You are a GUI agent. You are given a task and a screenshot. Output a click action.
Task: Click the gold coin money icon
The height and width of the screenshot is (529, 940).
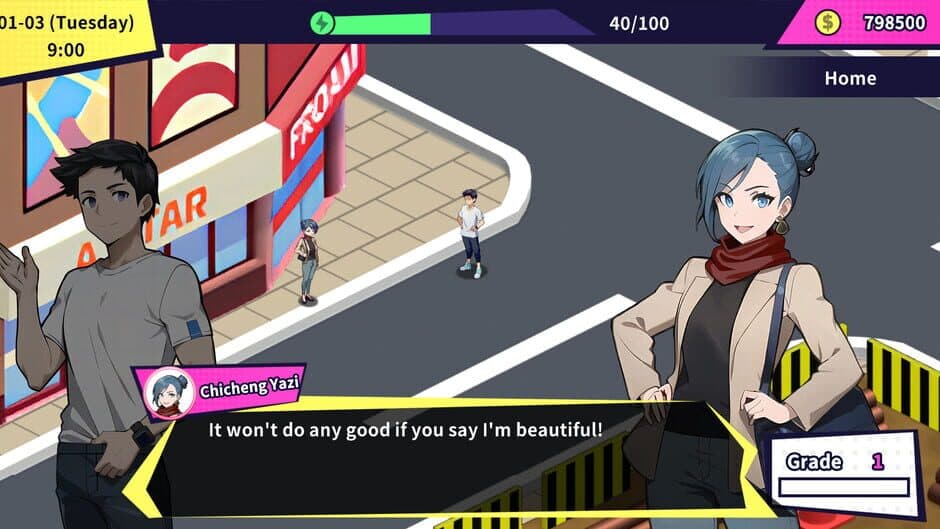(x=828, y=22)
